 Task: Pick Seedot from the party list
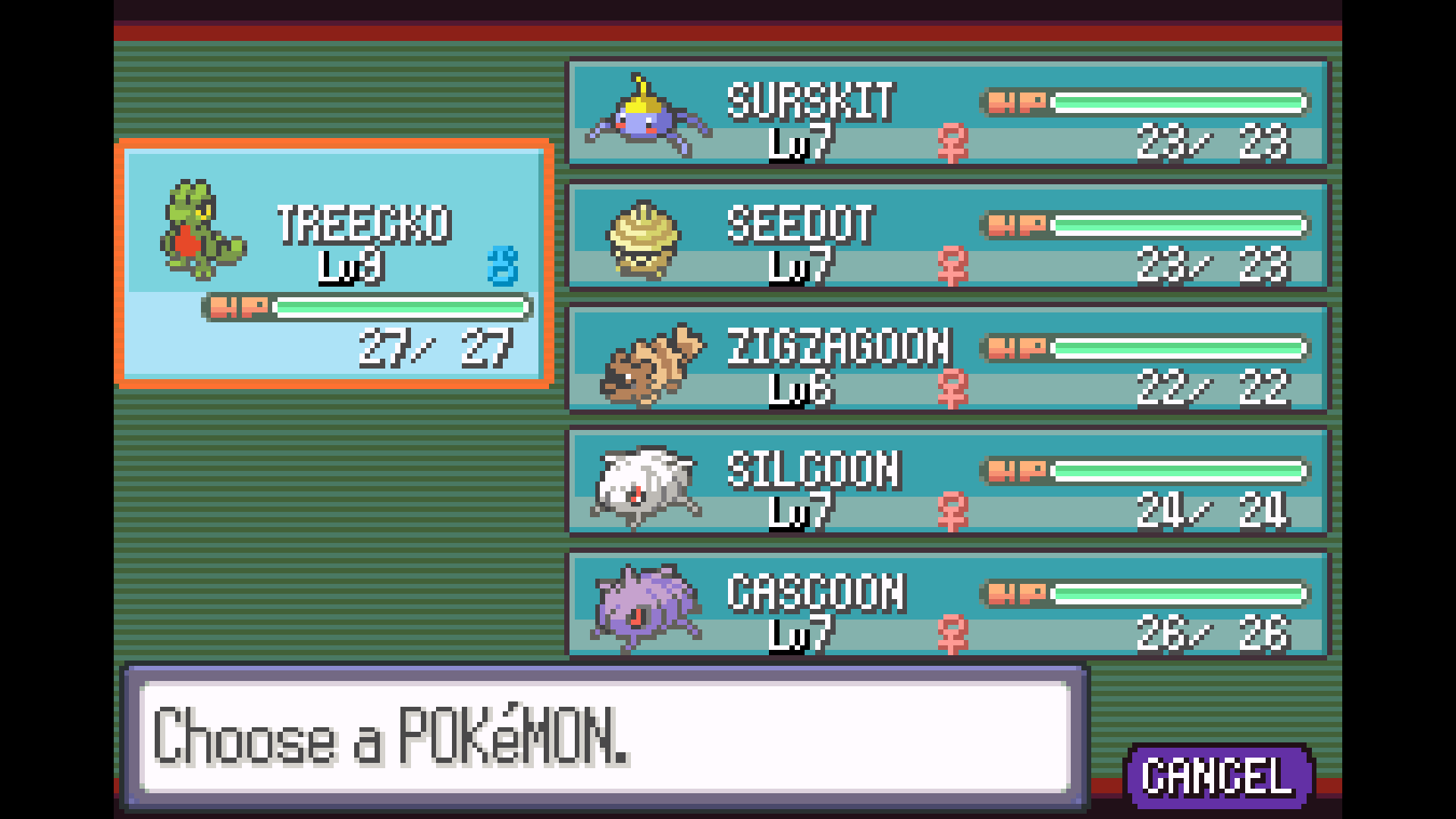coord(948,237)
